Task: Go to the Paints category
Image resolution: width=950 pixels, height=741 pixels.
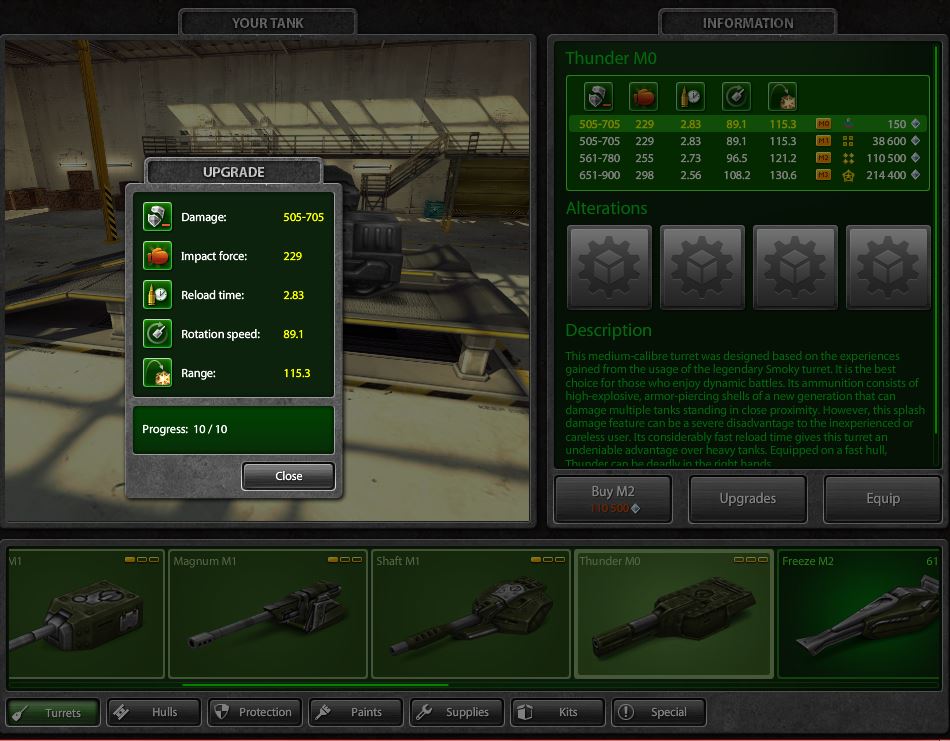Action: click(355, 712)
